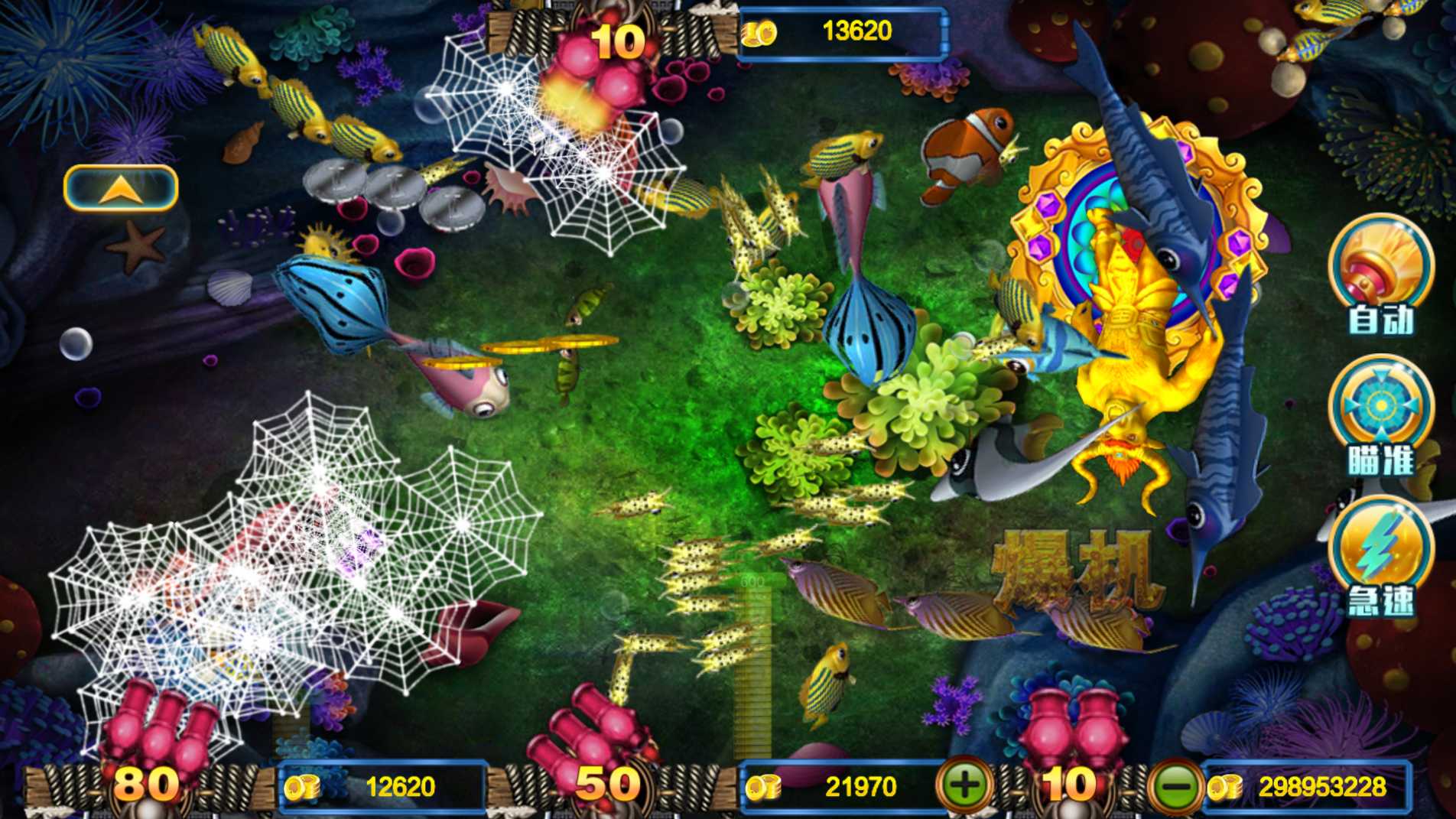Click the orange up-arrow expand button
Screen dimensions: 1456x819
[121, 188]
